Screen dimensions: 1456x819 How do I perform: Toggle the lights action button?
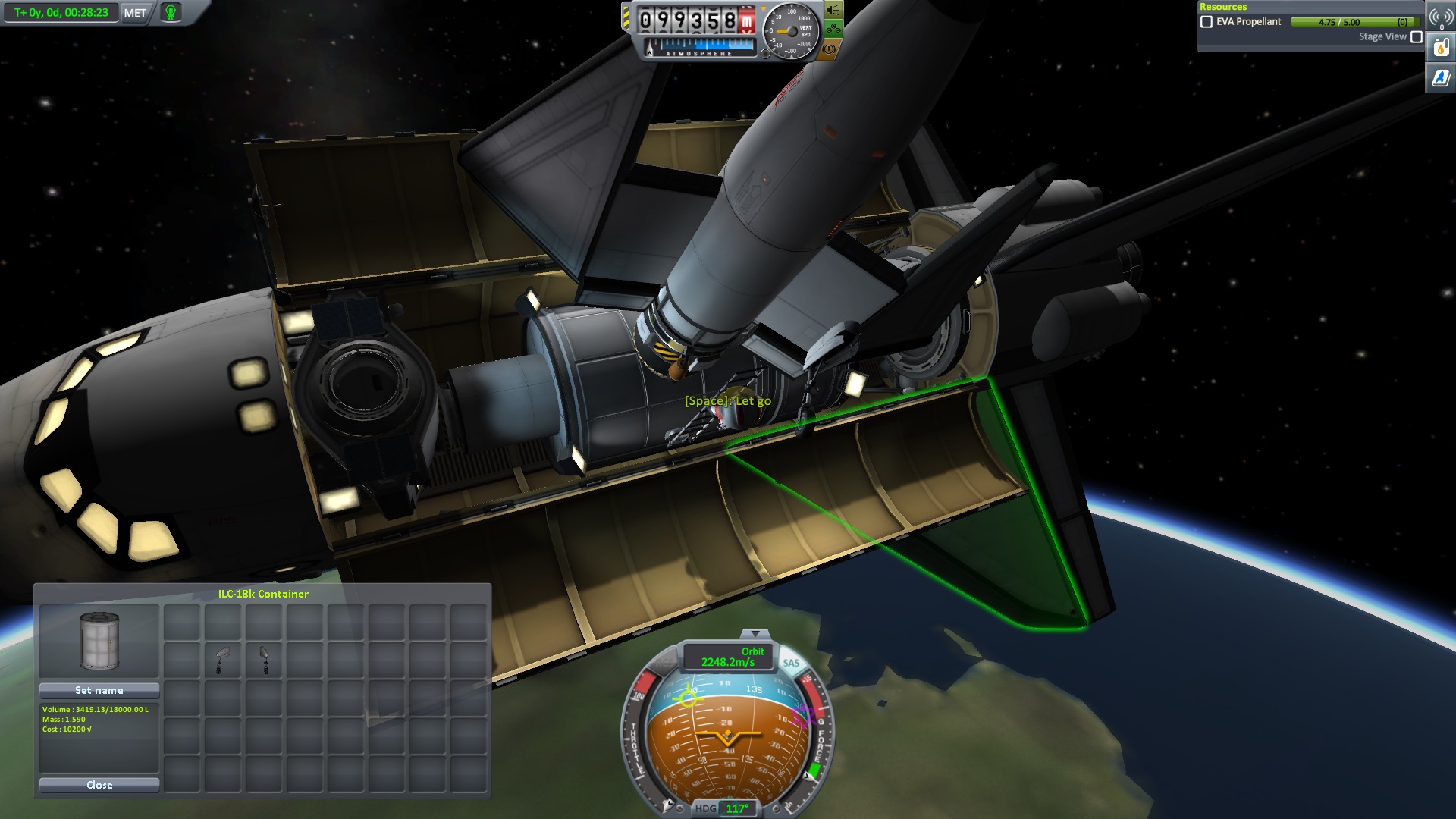[833, 10]
